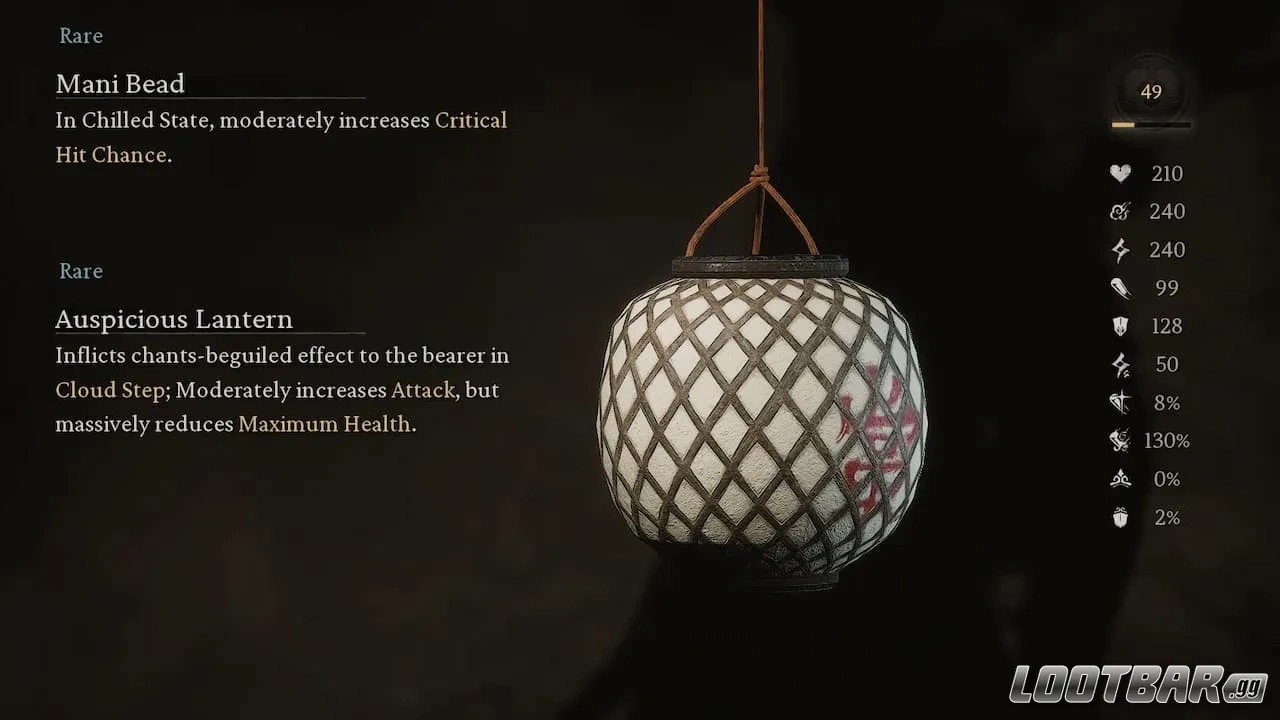Select the secondary stat icon showing 50
The image size is (1280, 720).
(1119, 364)
